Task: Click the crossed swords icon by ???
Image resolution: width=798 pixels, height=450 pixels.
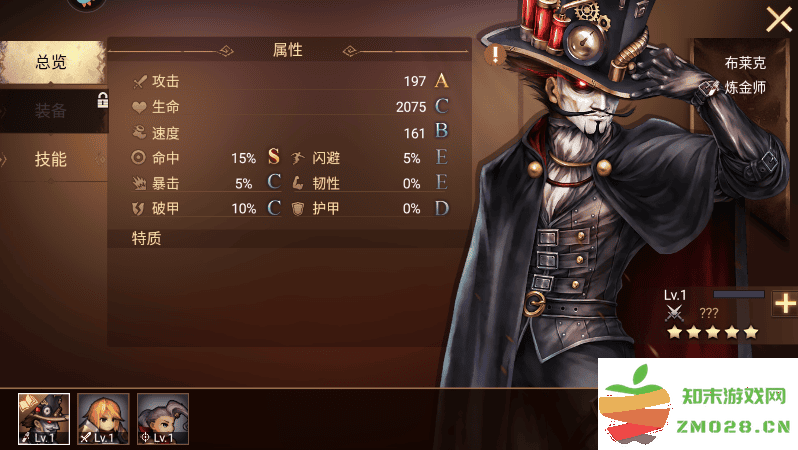Action: click(675, 313)
